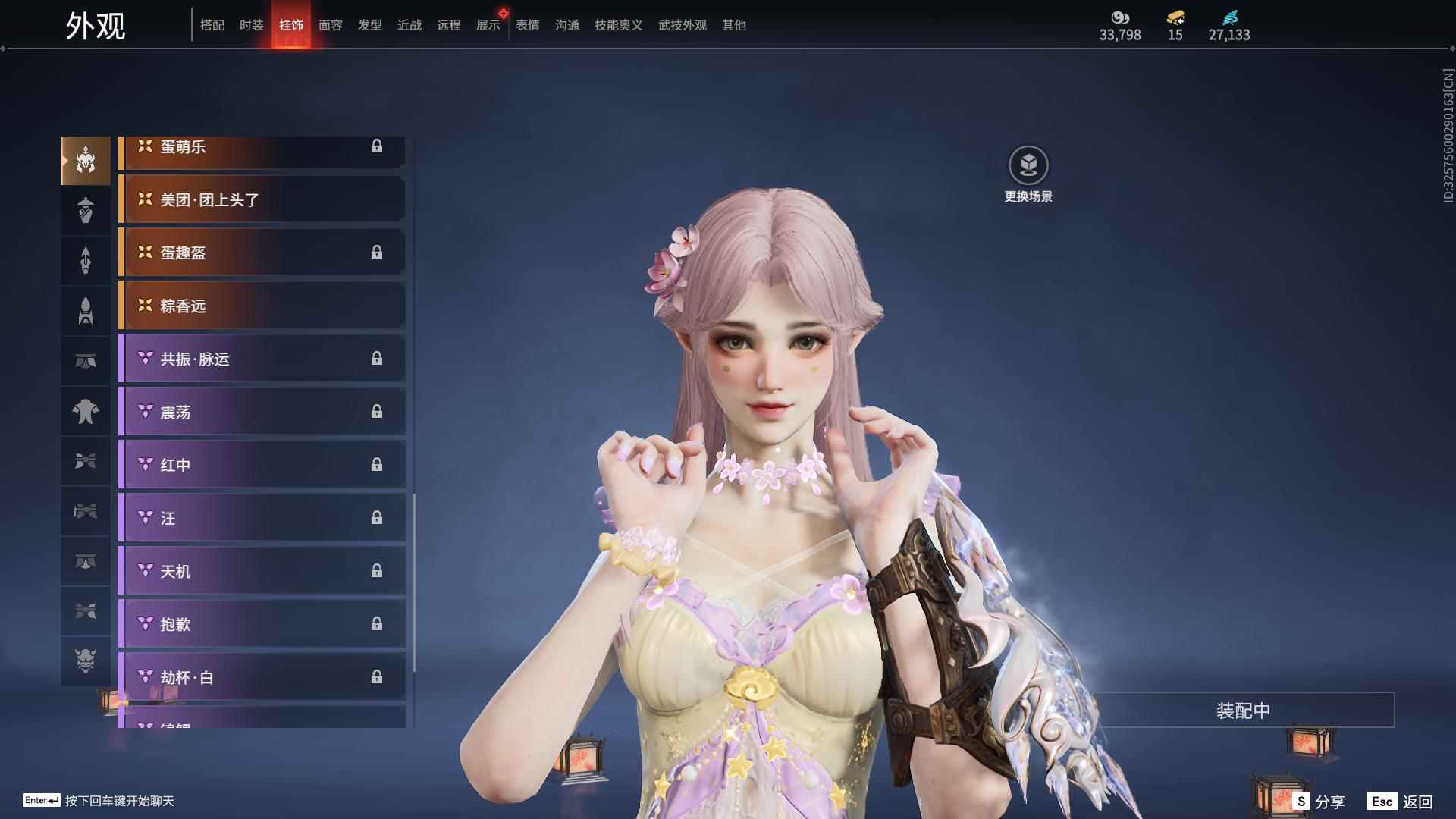Screen dimensions: 1456x819
Task: Switch to the 时装 tab
Action: (251, 25)
